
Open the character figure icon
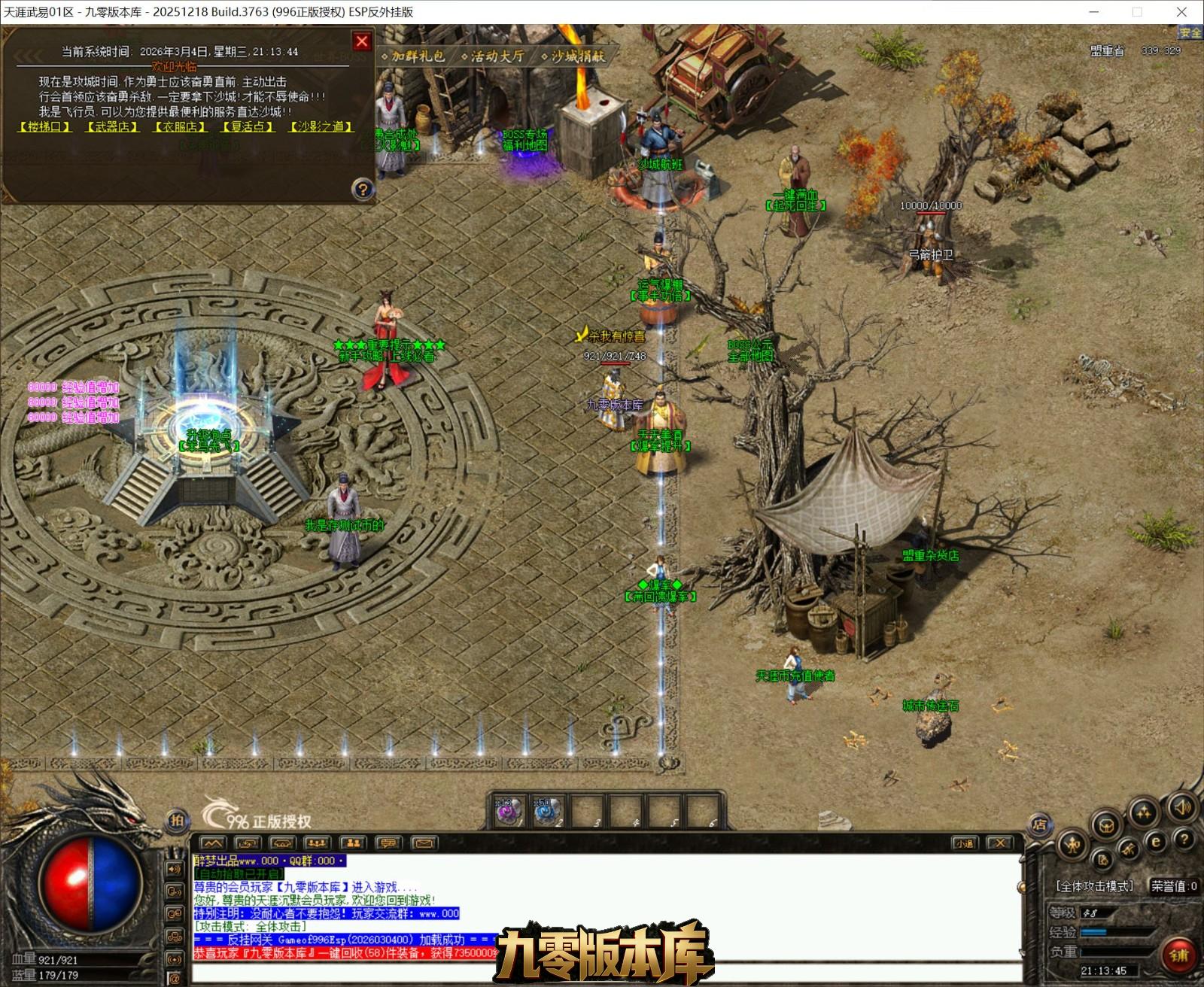[x=1072, y=844]
